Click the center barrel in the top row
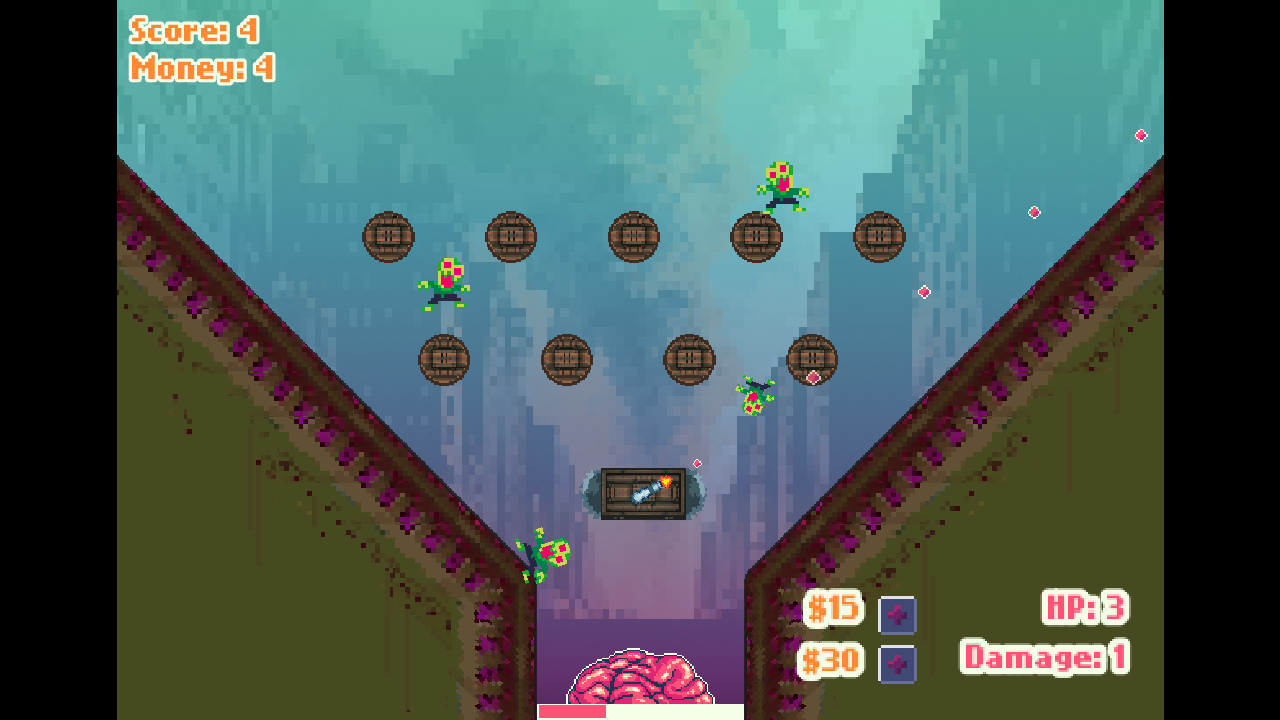Screen dimensions: 1280x720 tap(634, 236)
